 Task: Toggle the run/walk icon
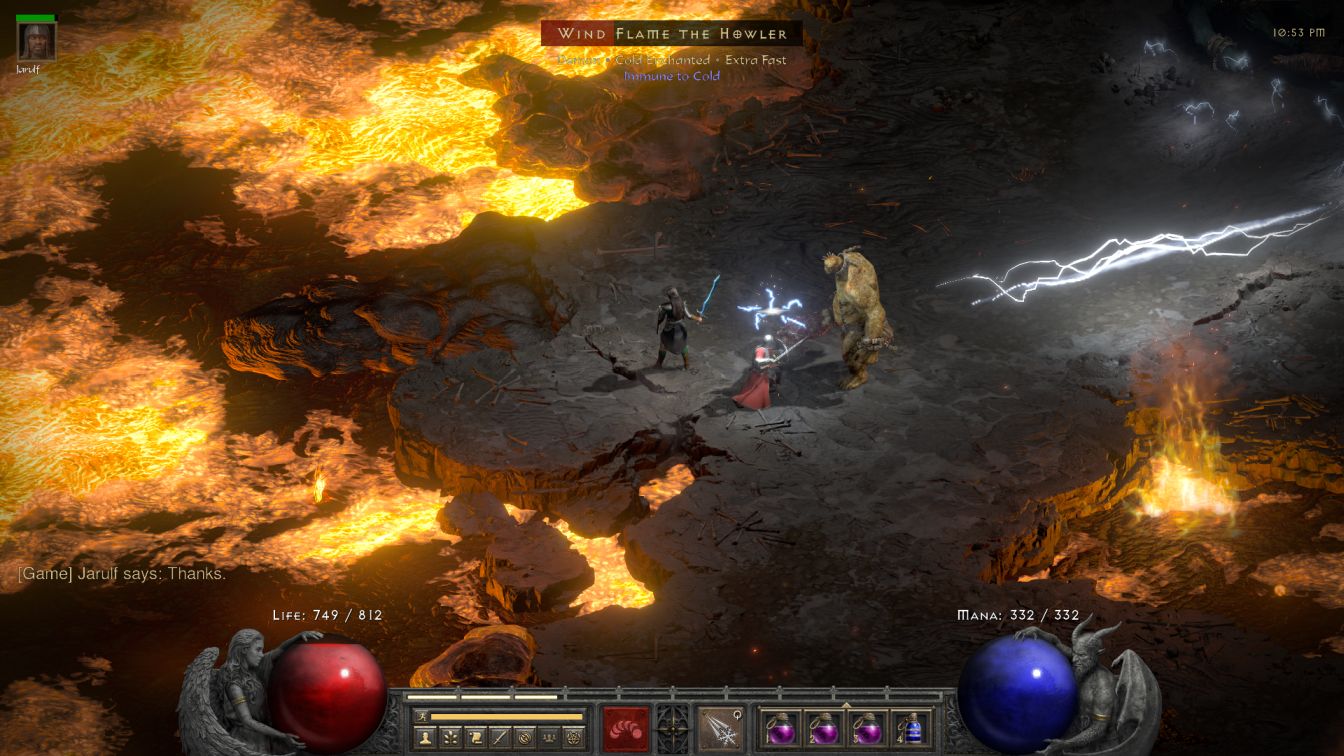422,716
